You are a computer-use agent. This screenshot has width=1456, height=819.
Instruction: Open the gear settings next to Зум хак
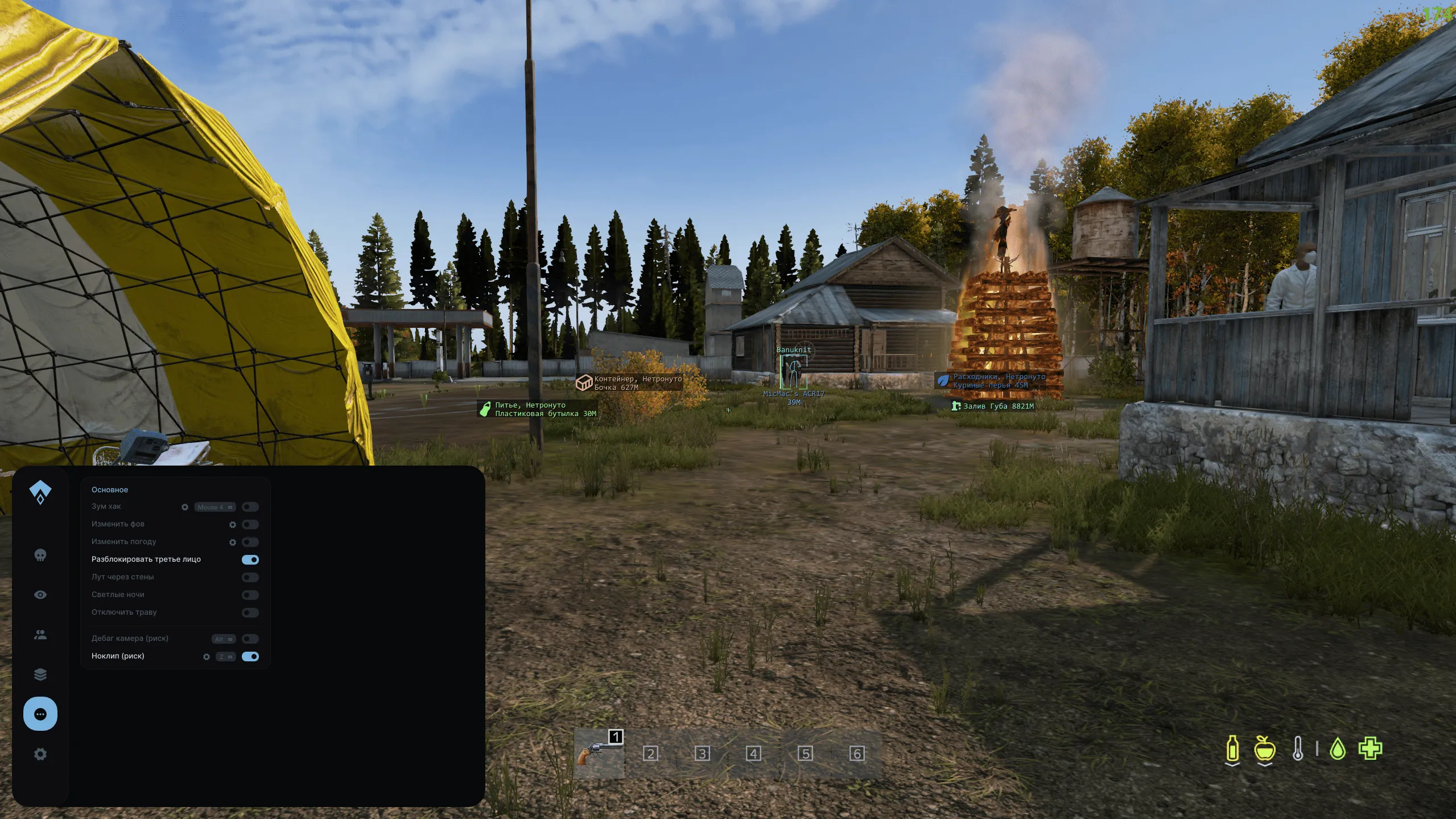tap(185, 507)
